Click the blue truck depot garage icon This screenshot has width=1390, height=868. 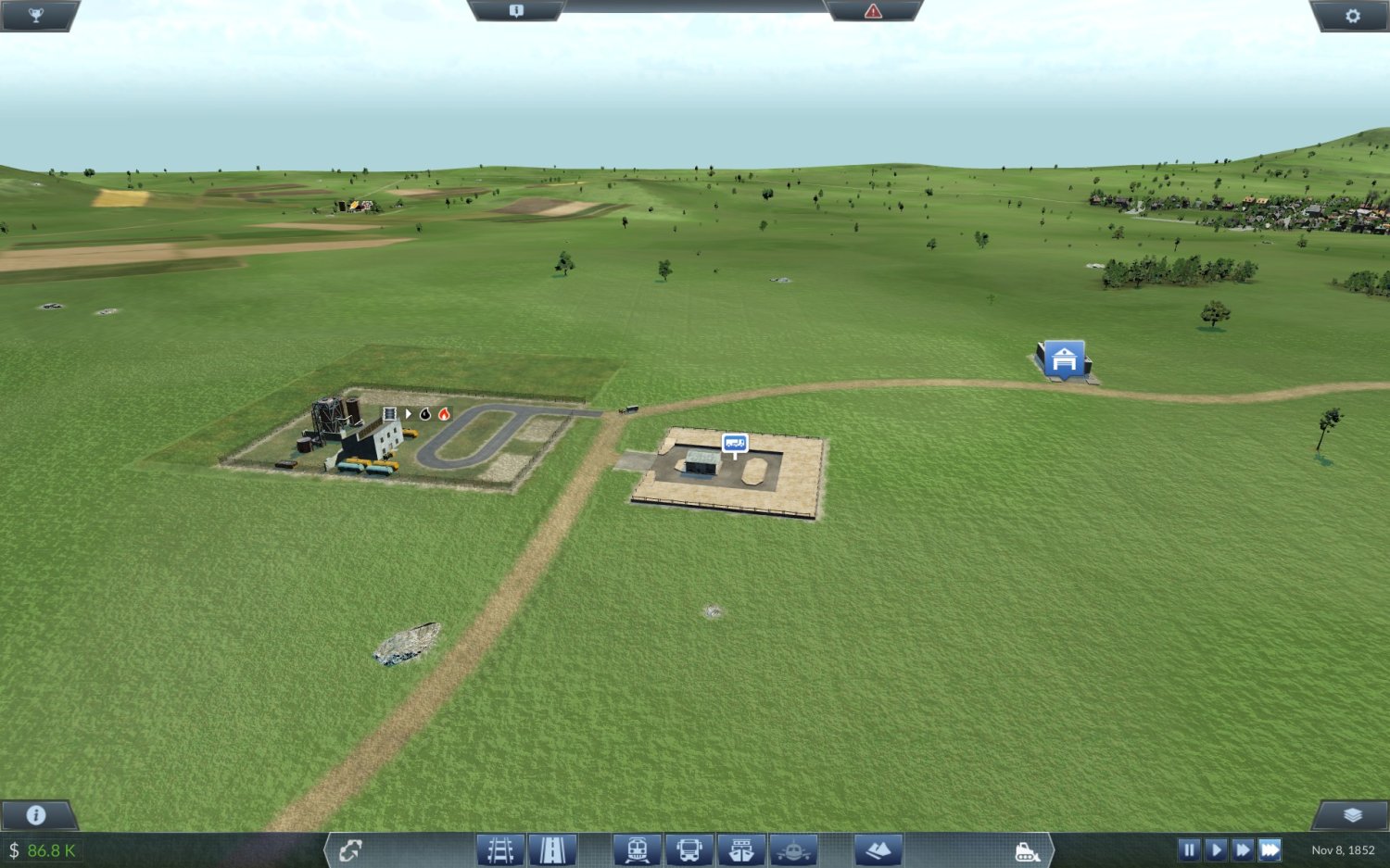(x=1065, y=359)
